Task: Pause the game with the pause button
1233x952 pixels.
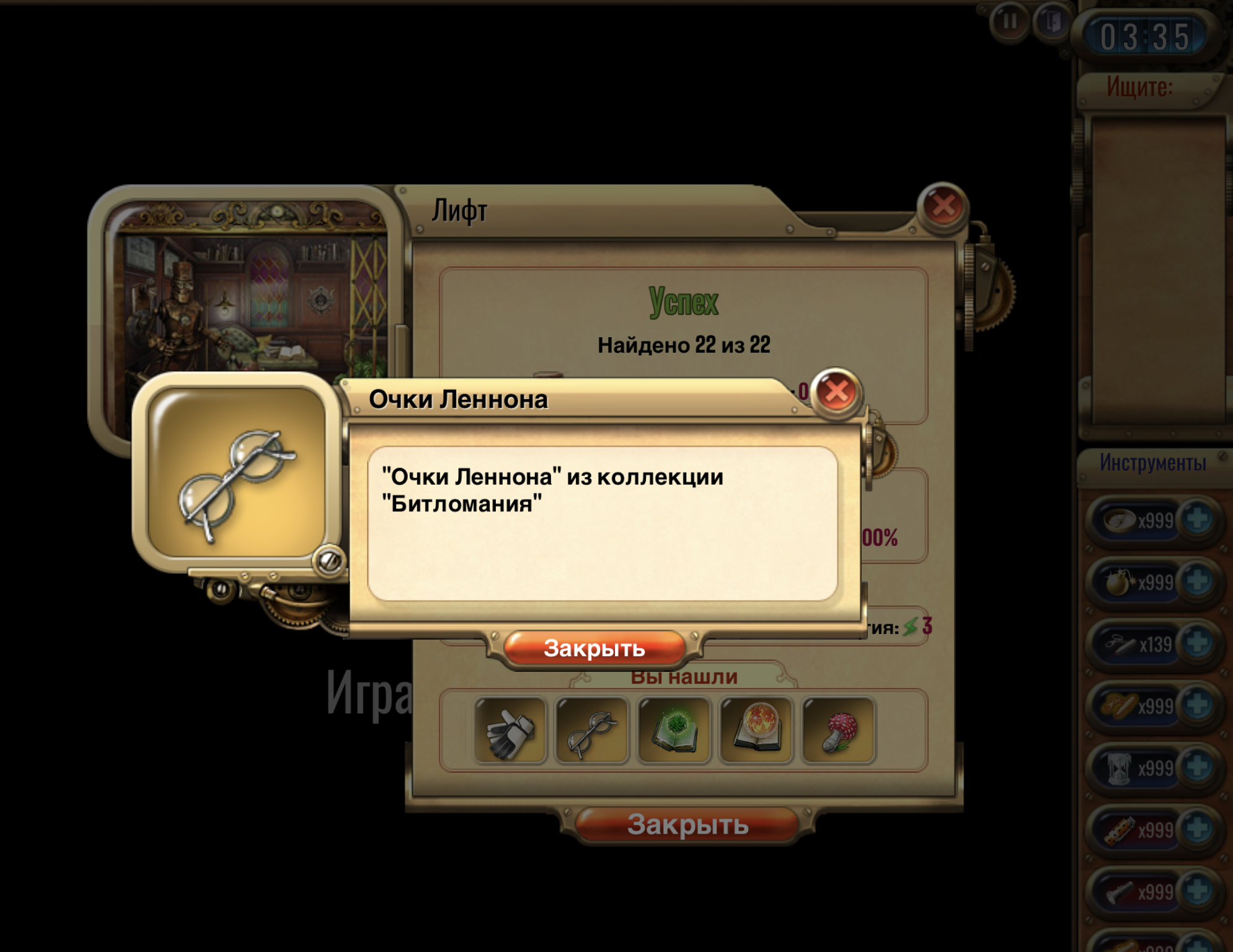Action: [x=1010, y=22]
